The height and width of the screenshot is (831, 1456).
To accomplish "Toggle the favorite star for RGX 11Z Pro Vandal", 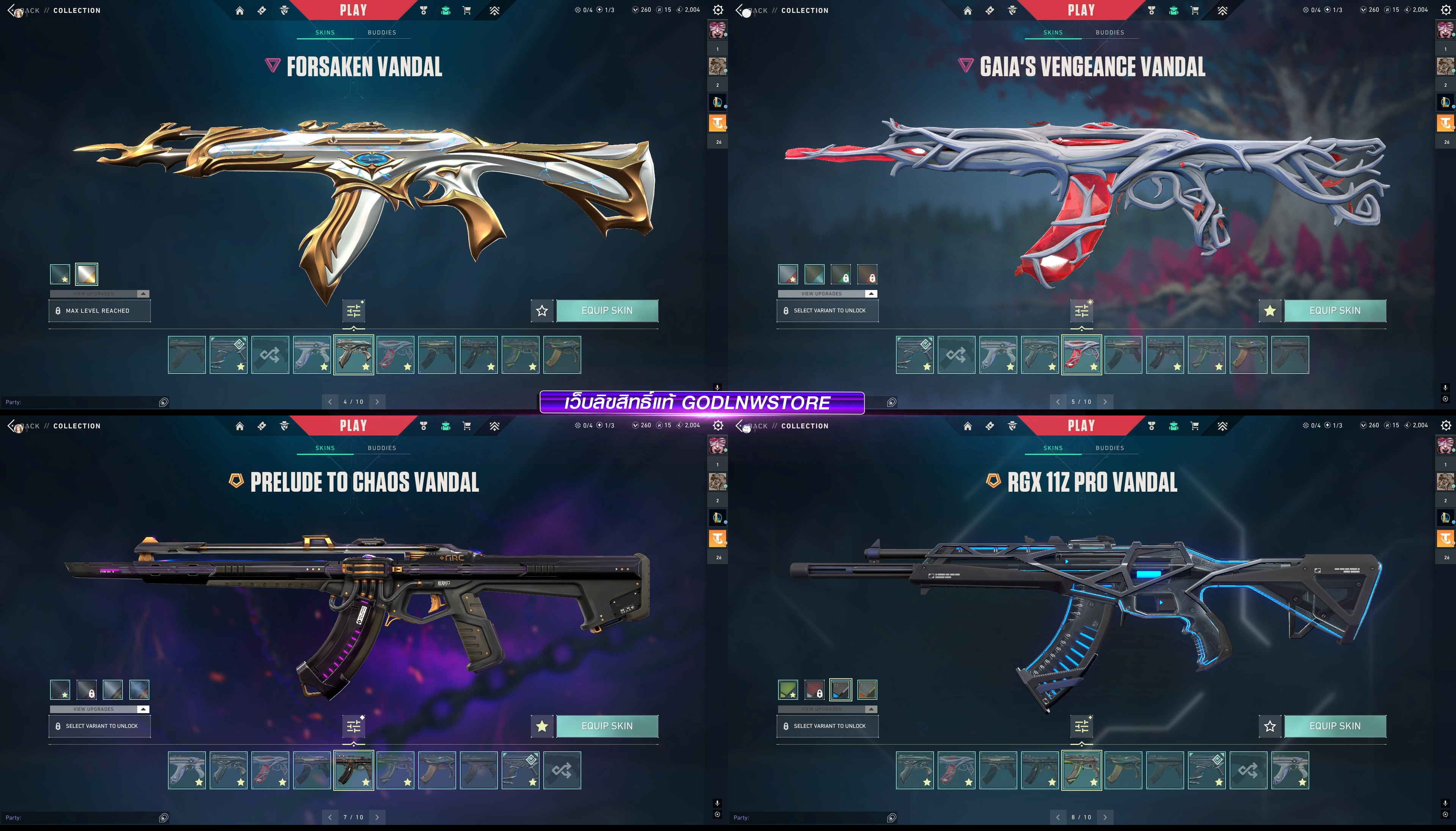I will coord(1269,726).
